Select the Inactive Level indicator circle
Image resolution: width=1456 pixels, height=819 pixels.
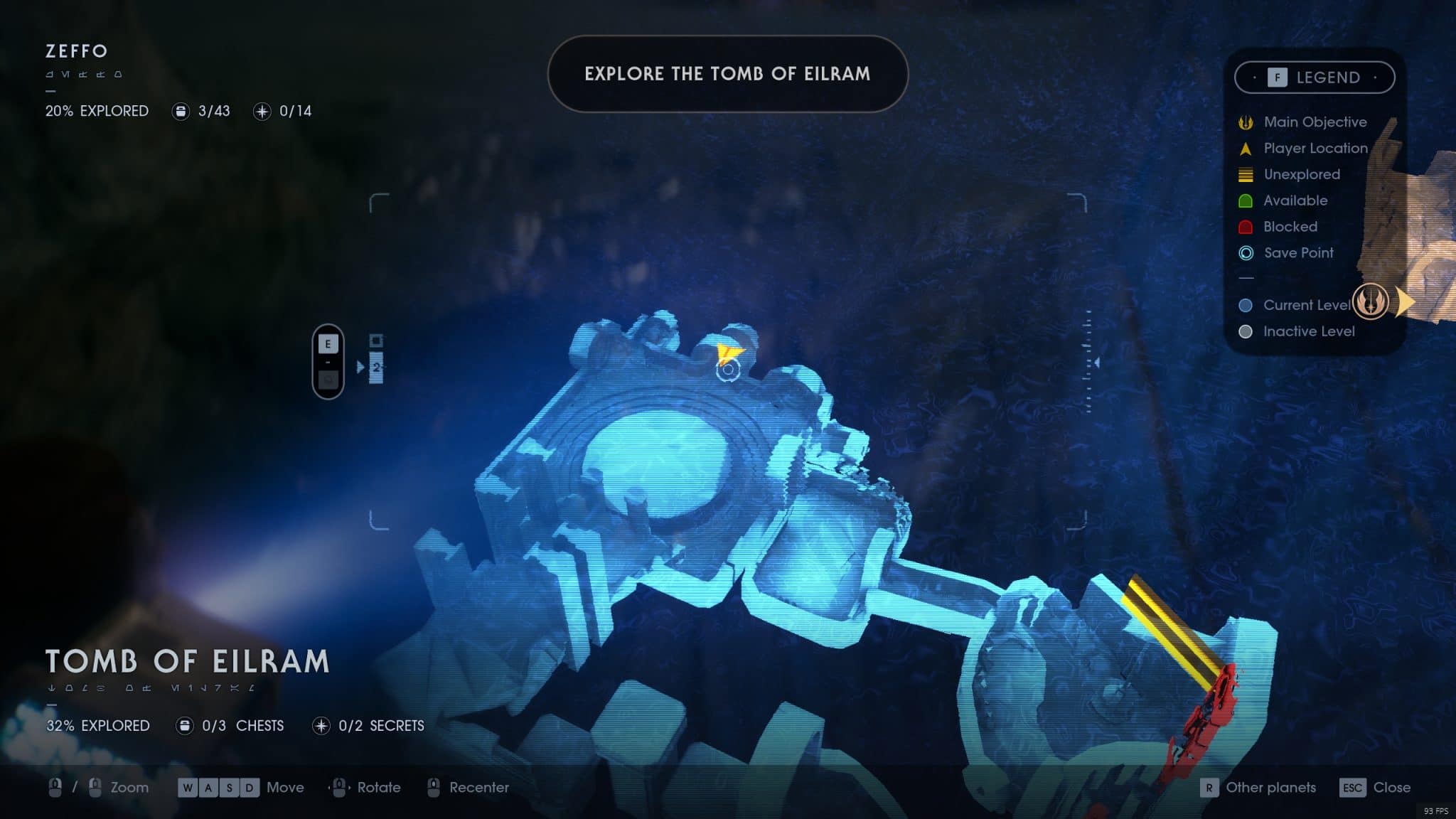tap(1245, 331)
